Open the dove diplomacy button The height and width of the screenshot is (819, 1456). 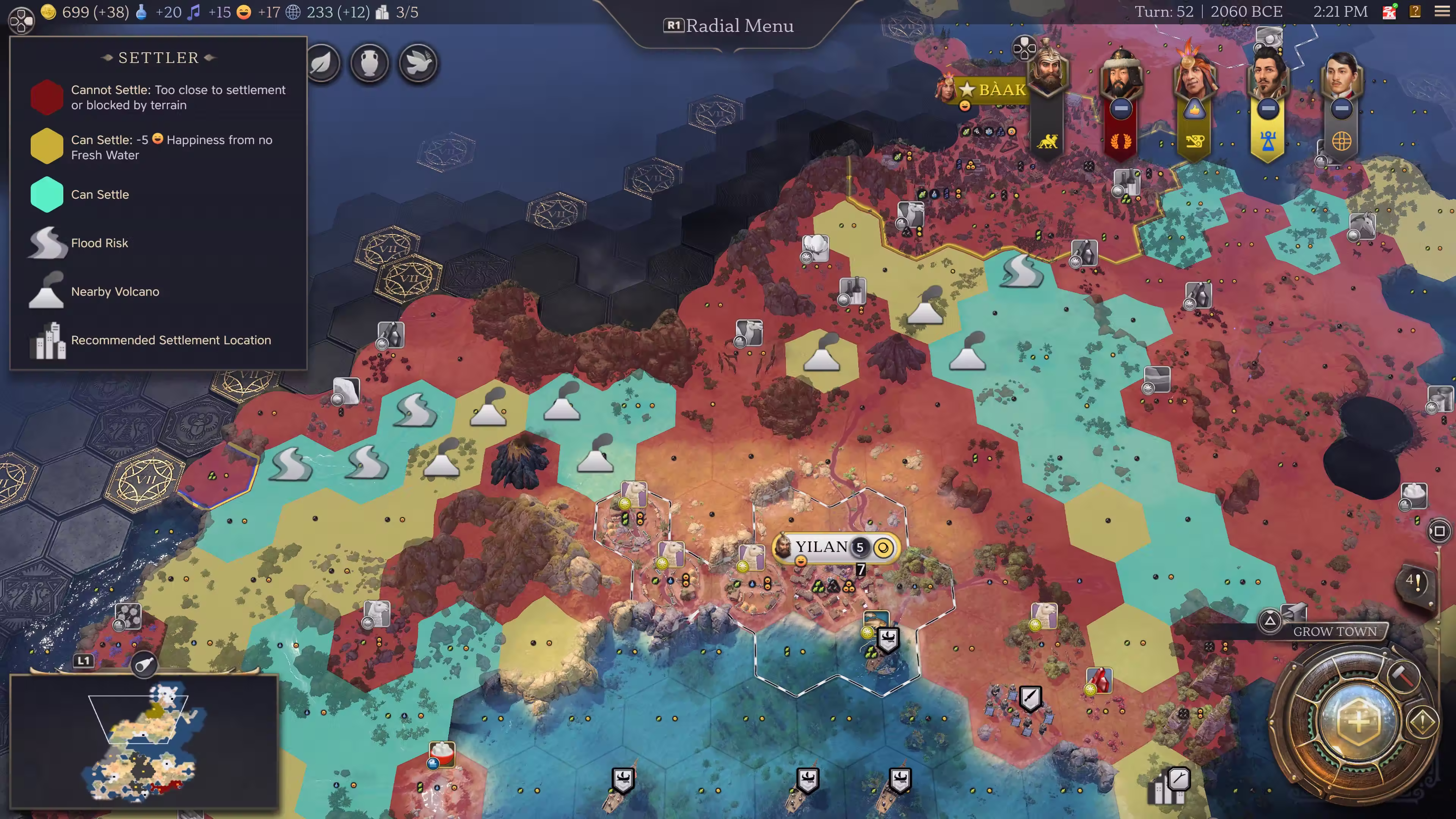coord(418,63)
